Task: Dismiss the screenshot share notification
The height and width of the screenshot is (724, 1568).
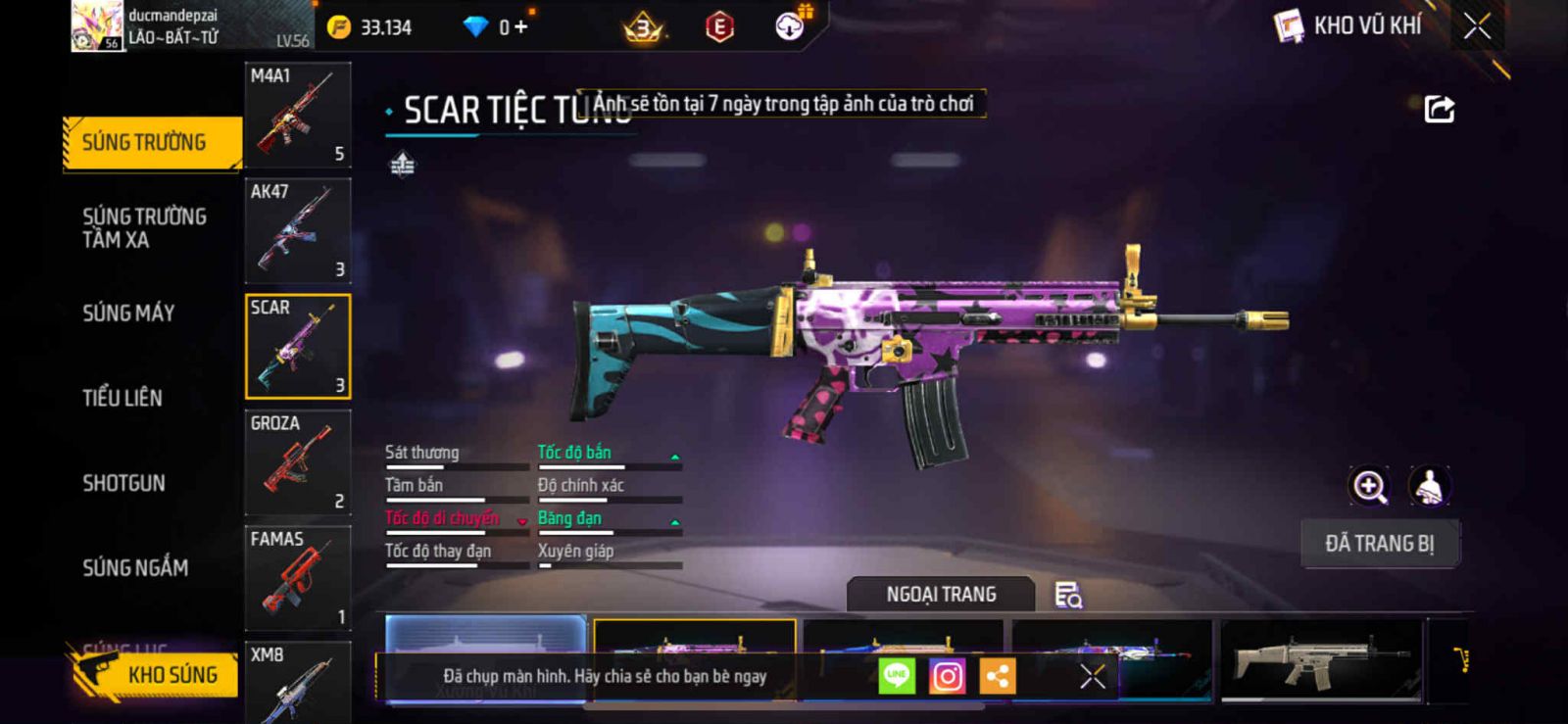Action: (x=1092, y=676)
